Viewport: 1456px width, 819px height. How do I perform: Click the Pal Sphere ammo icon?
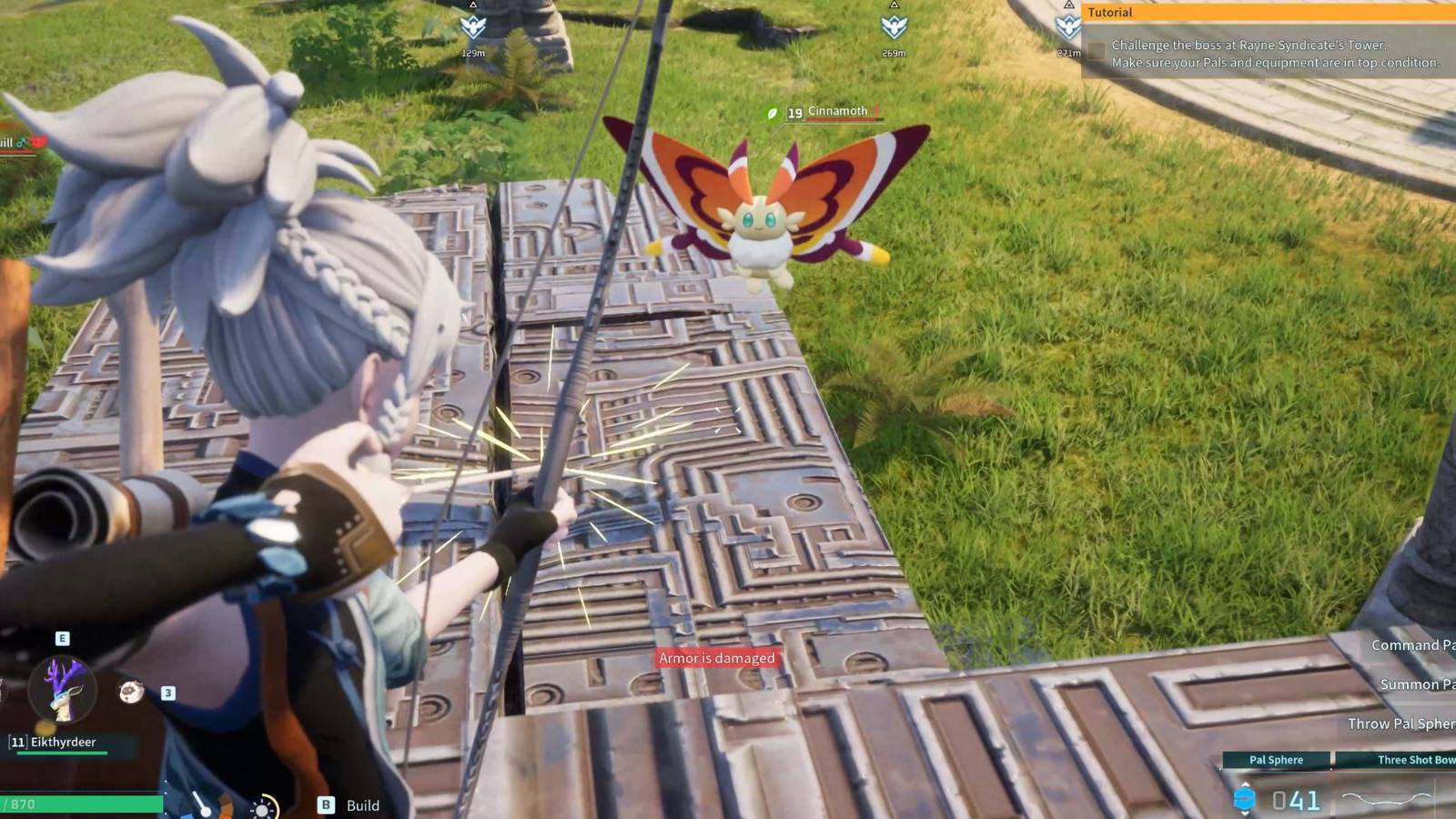click(1245, 798)
